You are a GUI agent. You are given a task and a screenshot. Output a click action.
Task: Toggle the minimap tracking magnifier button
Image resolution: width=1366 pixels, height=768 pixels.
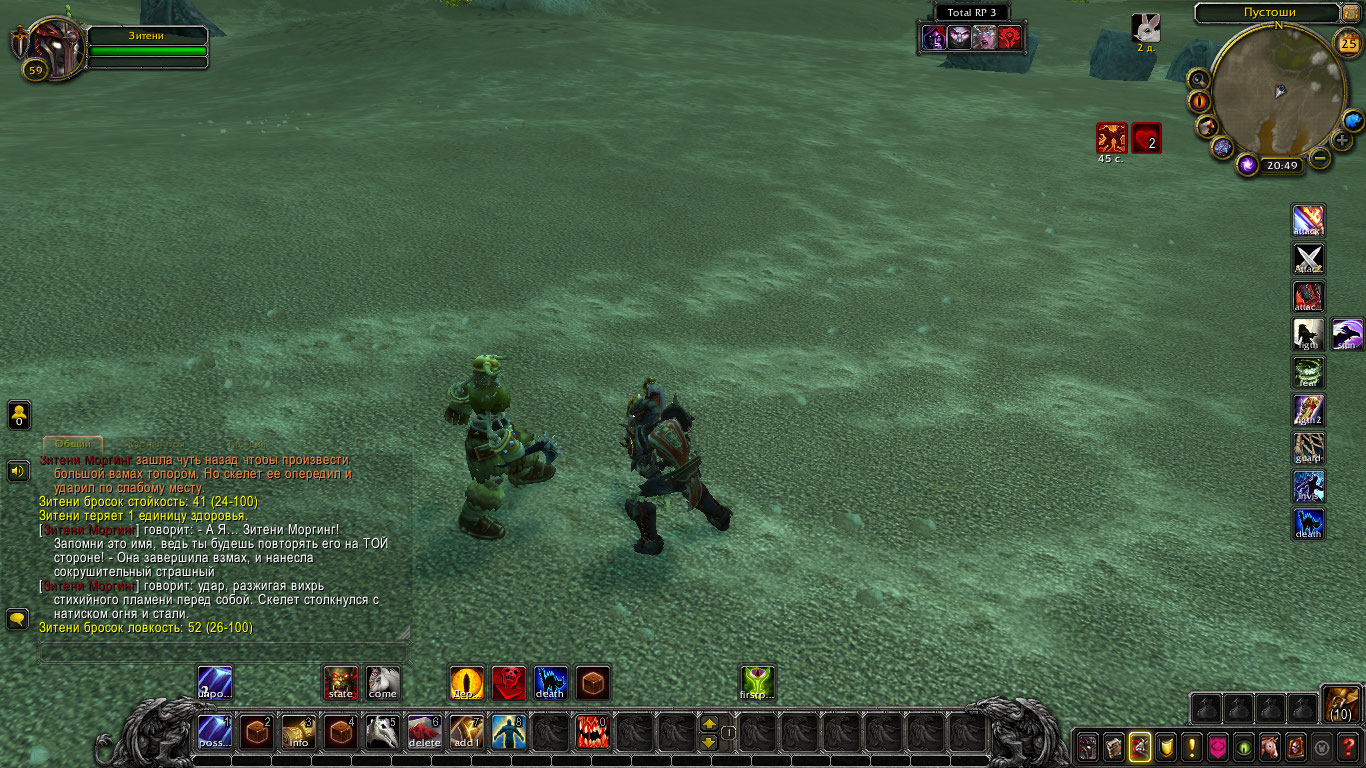1198,78
